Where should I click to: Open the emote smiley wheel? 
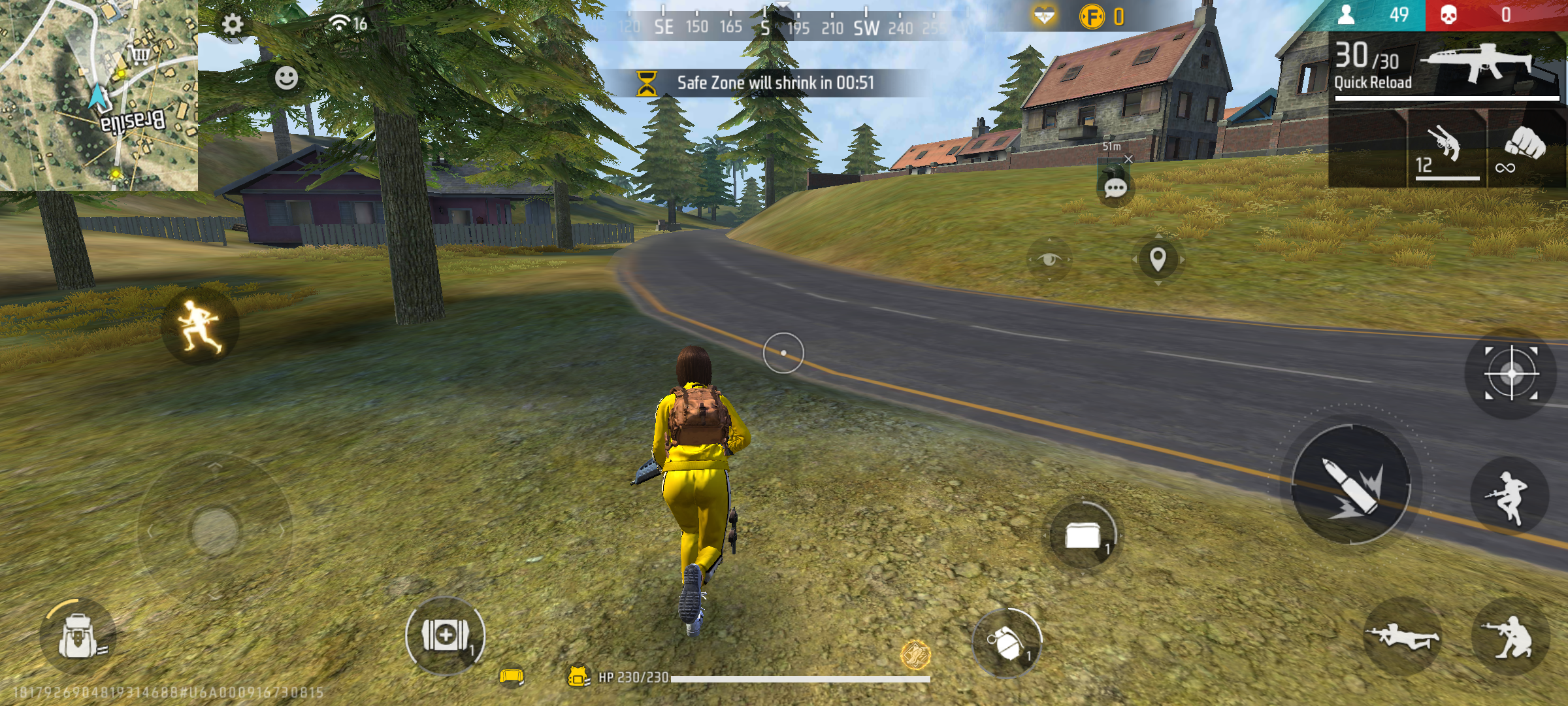click(286, 80)
